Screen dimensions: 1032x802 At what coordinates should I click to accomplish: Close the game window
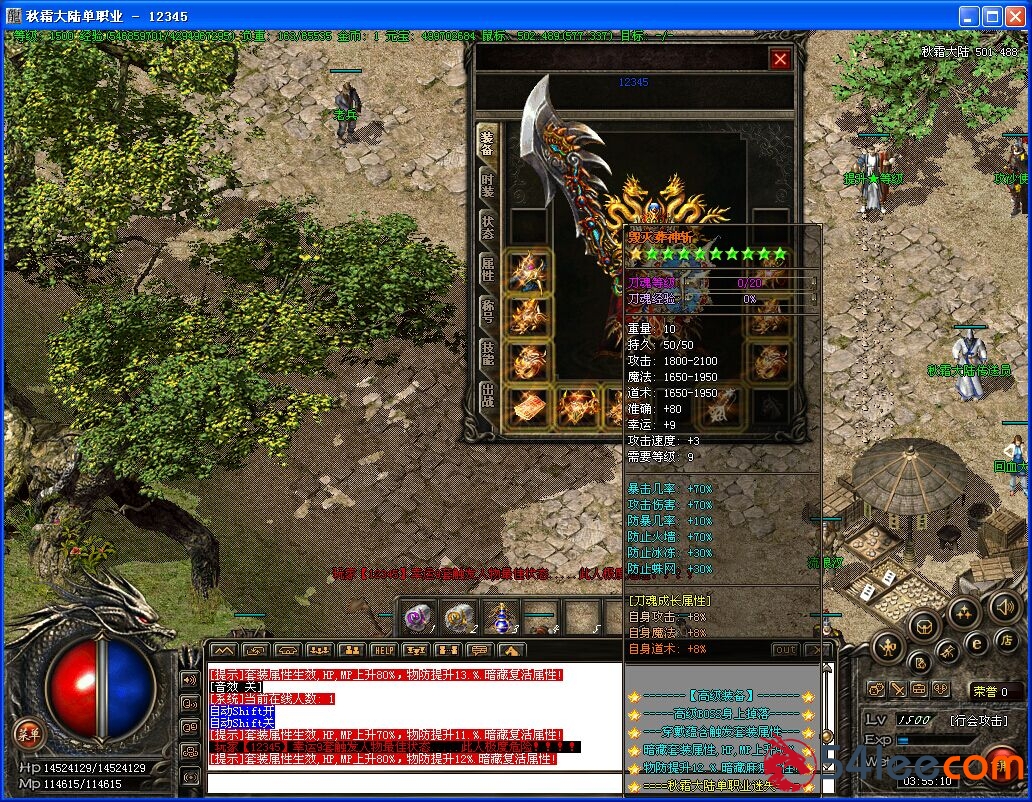(x=1015, y=17)
